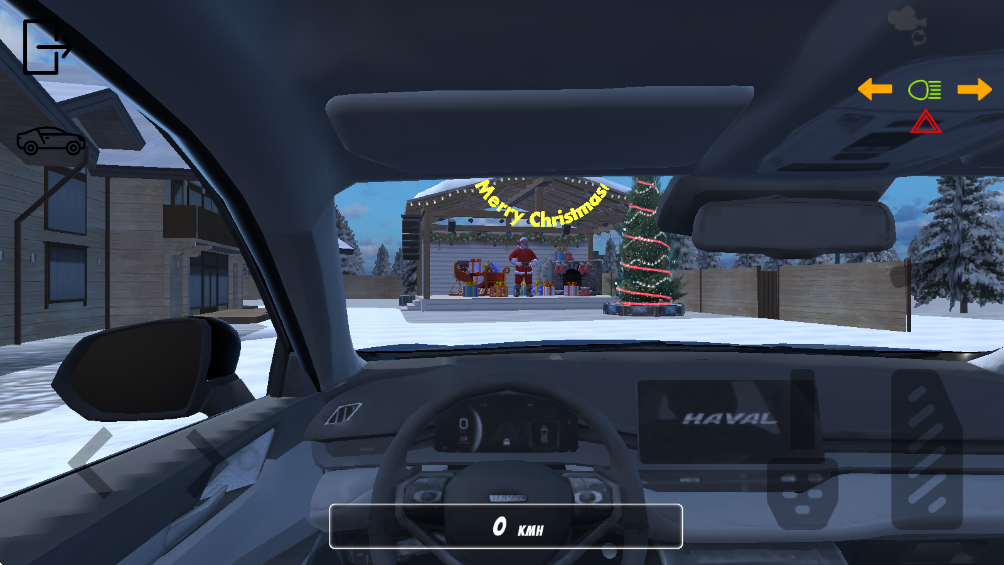Viewport: 1004px width, 565px height.
Task: Activate the left turn signal arrow
Action: tap(875, 90)
